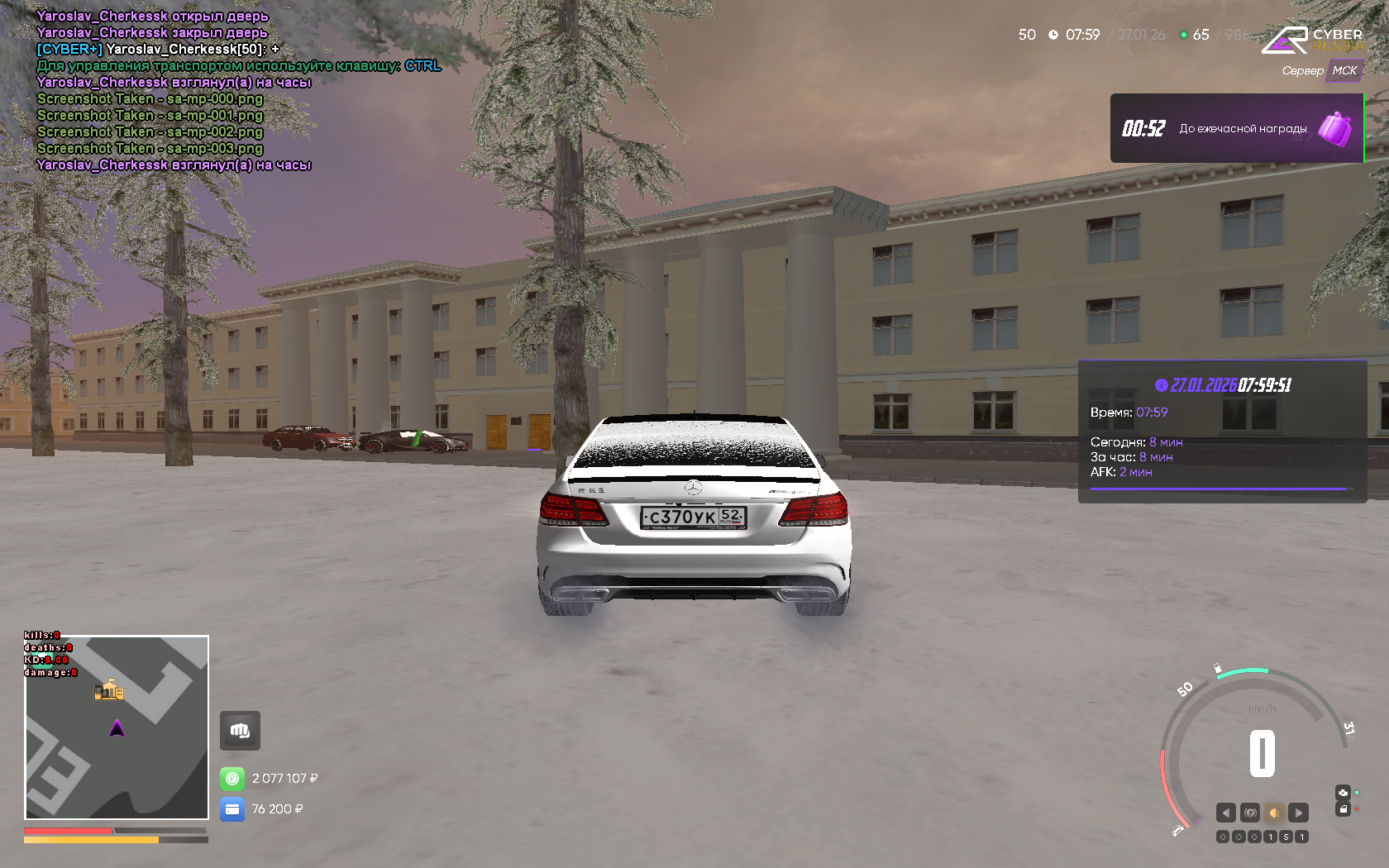Click the Cyber Russia server logo
Image resolution: width=1389 pixels, height=868 pixels.
coord(1313,40)
